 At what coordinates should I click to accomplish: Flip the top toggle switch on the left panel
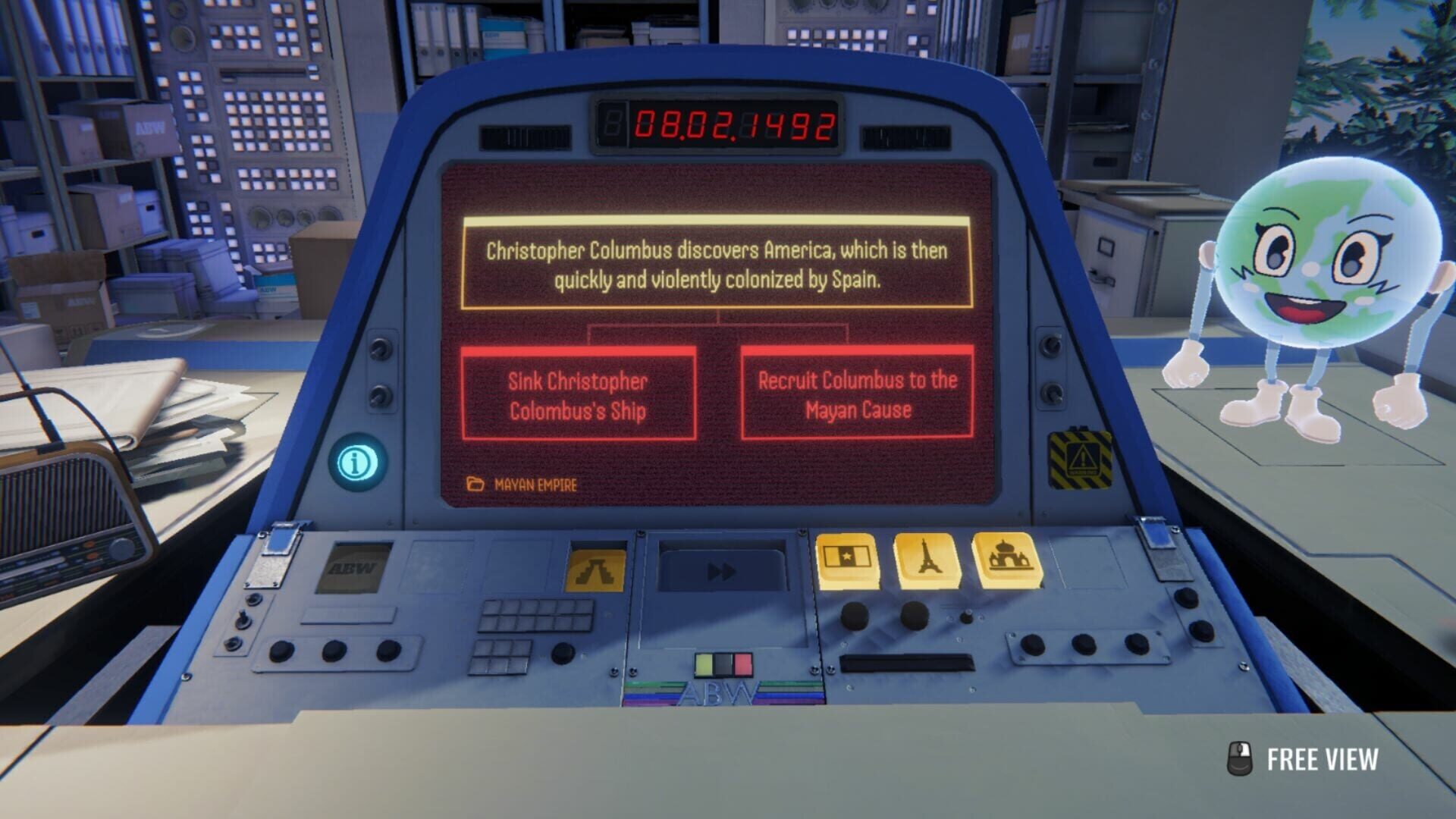coord(253,598)
